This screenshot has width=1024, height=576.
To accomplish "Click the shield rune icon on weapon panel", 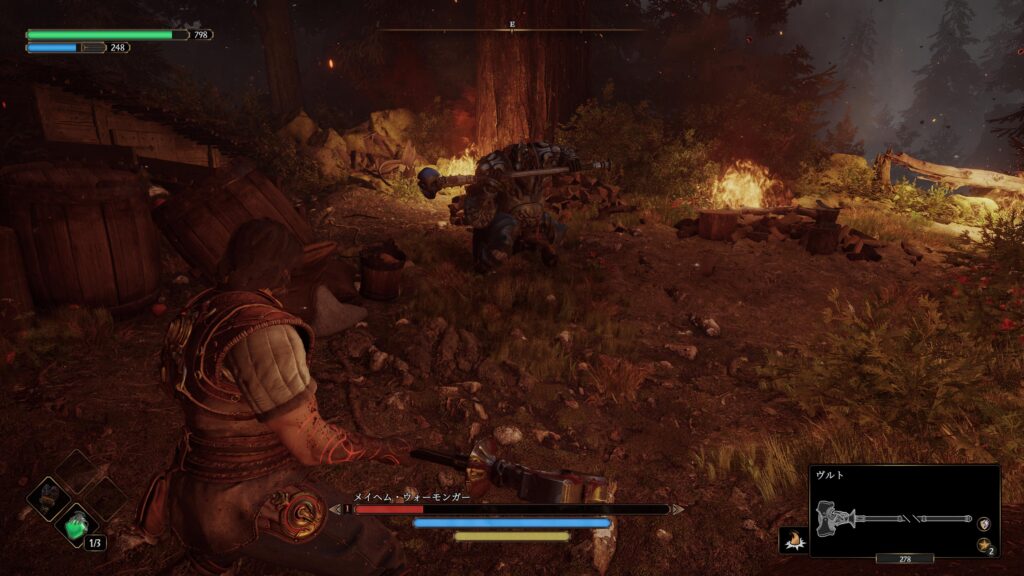I will point(984,523).
